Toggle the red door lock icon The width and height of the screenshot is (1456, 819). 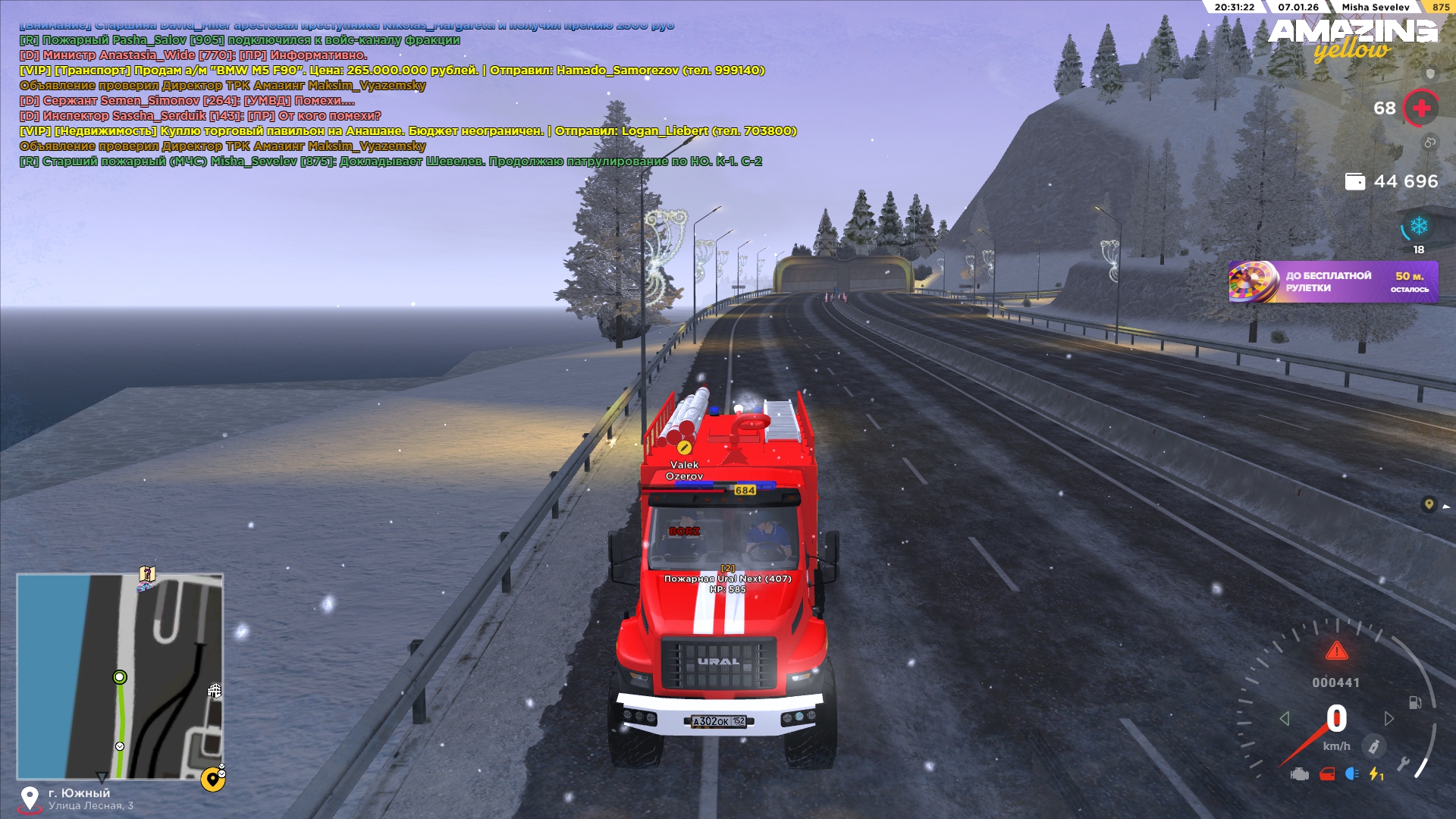(x=1327, y=774)
